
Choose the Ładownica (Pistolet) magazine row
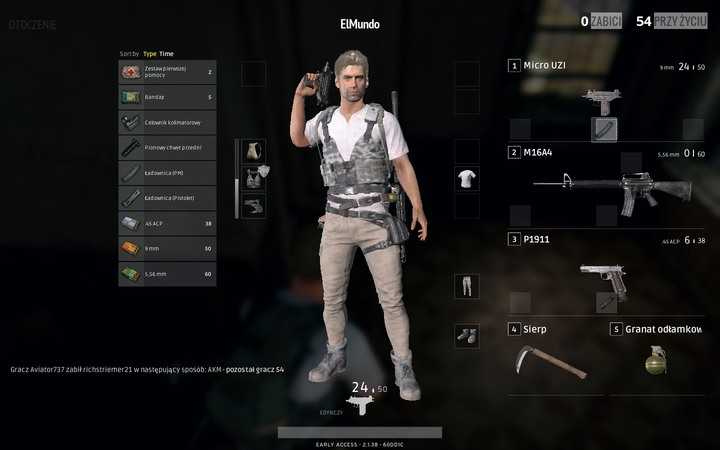pos(167,198)
